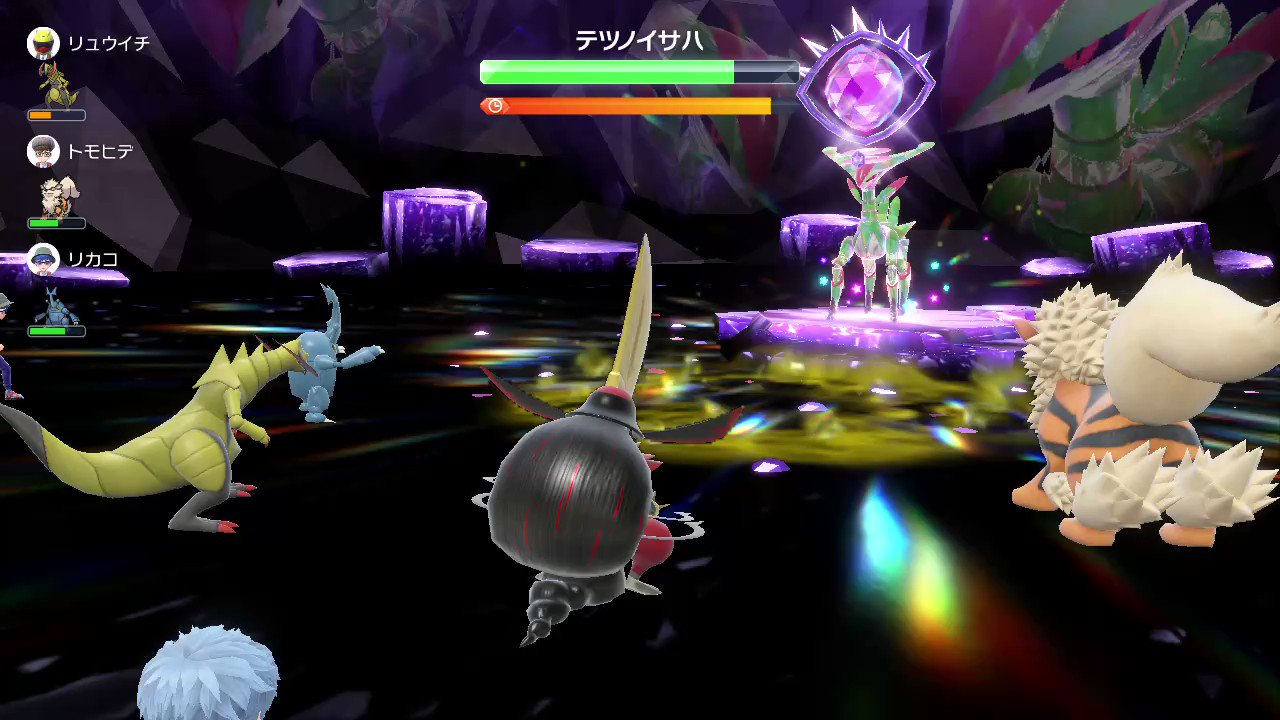Select トモヒデ's trainer avatar

[43, 152]
